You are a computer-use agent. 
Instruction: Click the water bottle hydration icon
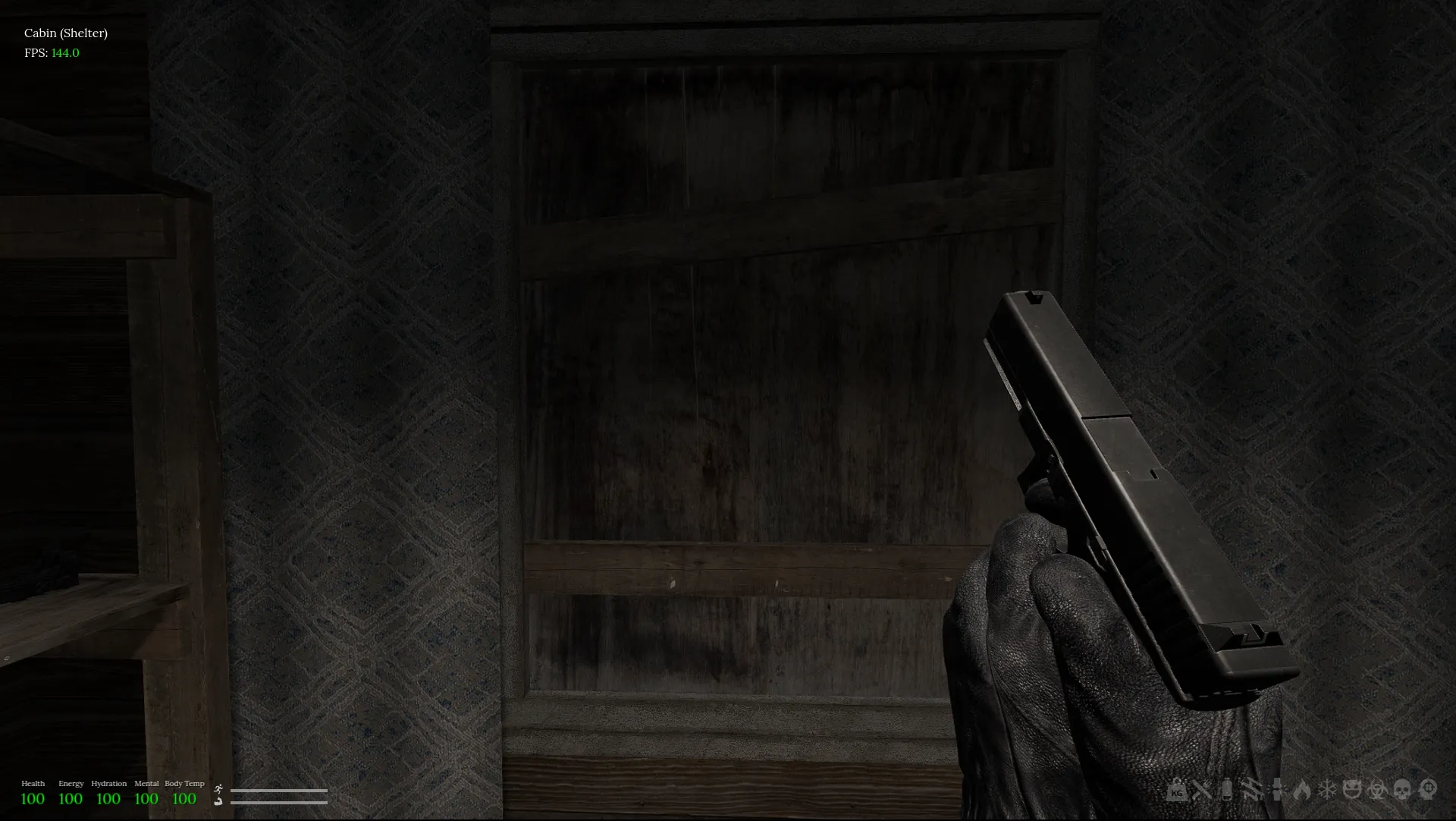tap(1226, 791)
